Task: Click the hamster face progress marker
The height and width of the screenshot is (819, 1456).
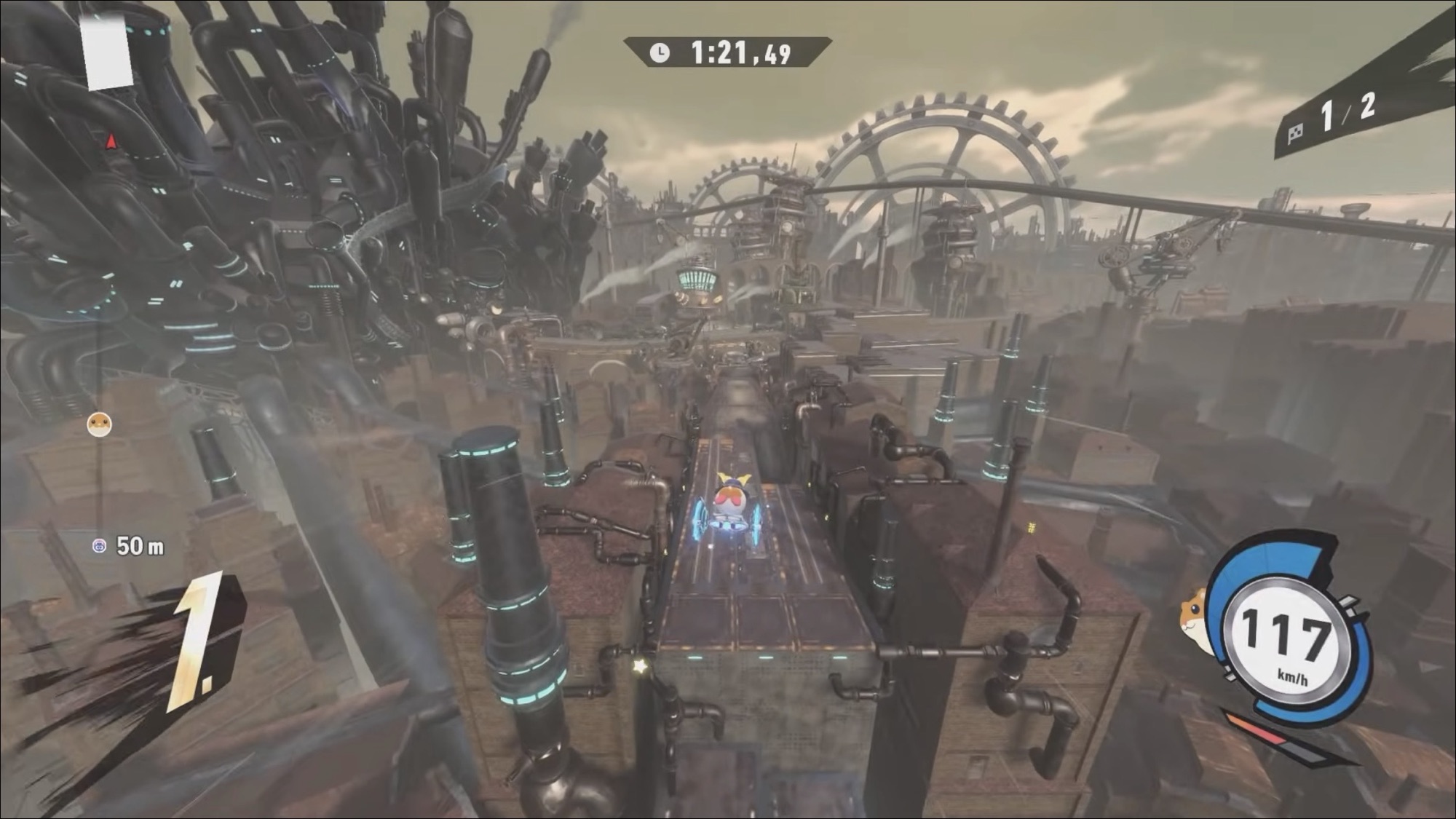Action: pos(99,424)
